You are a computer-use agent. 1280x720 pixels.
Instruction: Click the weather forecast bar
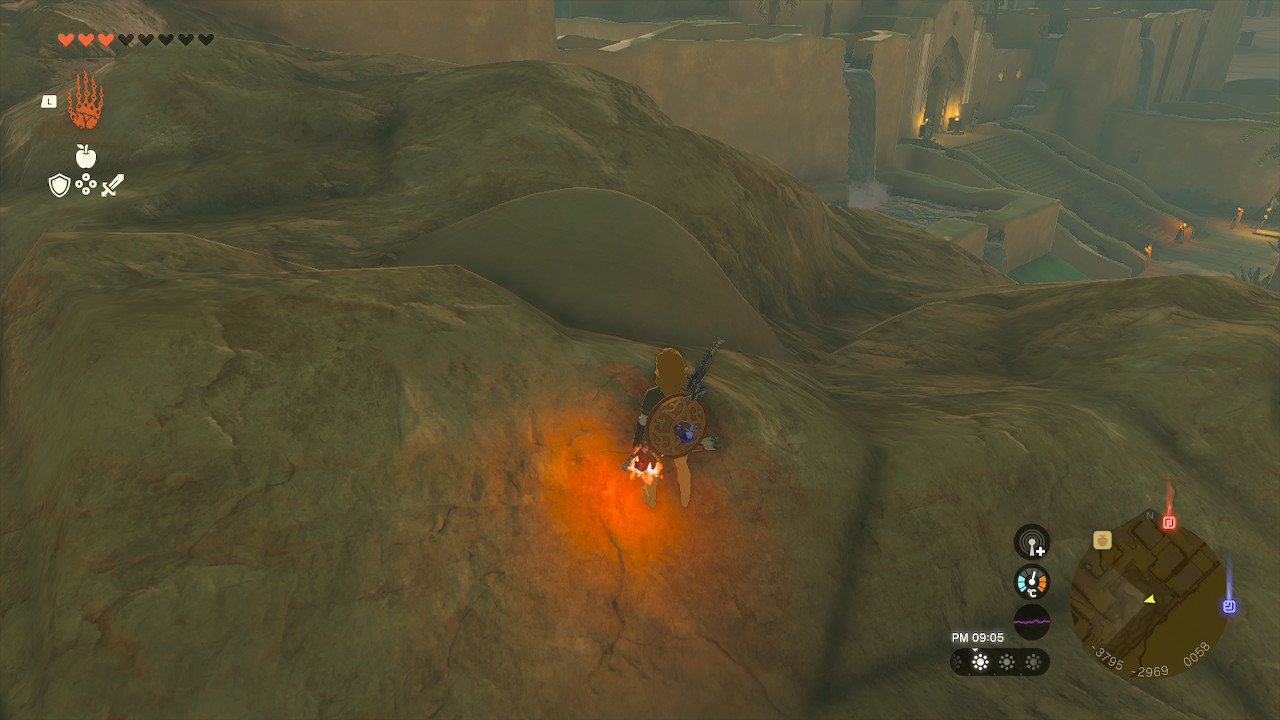tap(999, 662)
